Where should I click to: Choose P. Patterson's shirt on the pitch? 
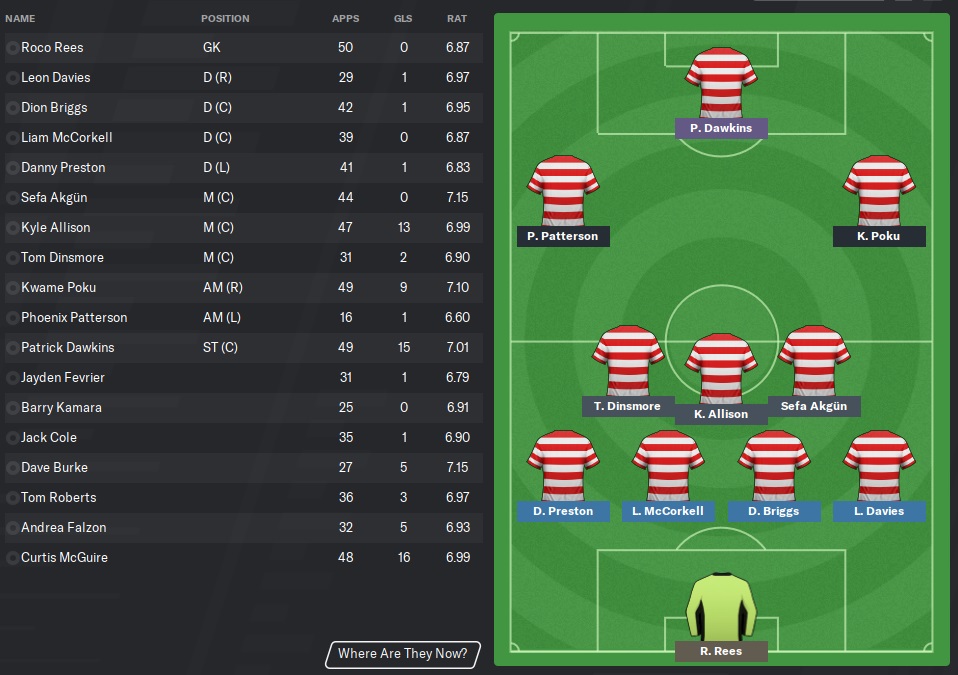pyautogui.click(x=563, y=191)
